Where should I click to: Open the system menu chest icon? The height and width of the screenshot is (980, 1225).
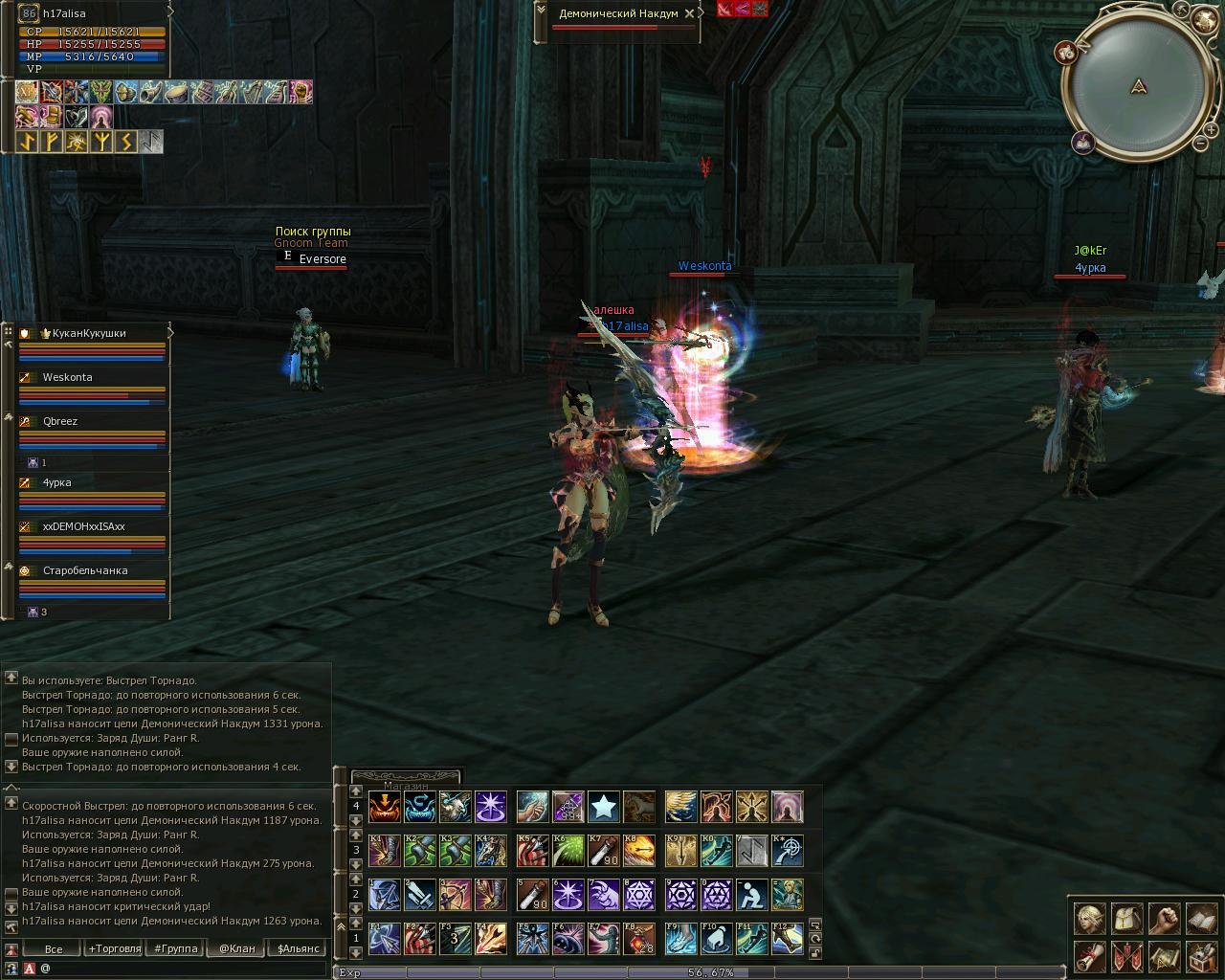[1201, 956]
